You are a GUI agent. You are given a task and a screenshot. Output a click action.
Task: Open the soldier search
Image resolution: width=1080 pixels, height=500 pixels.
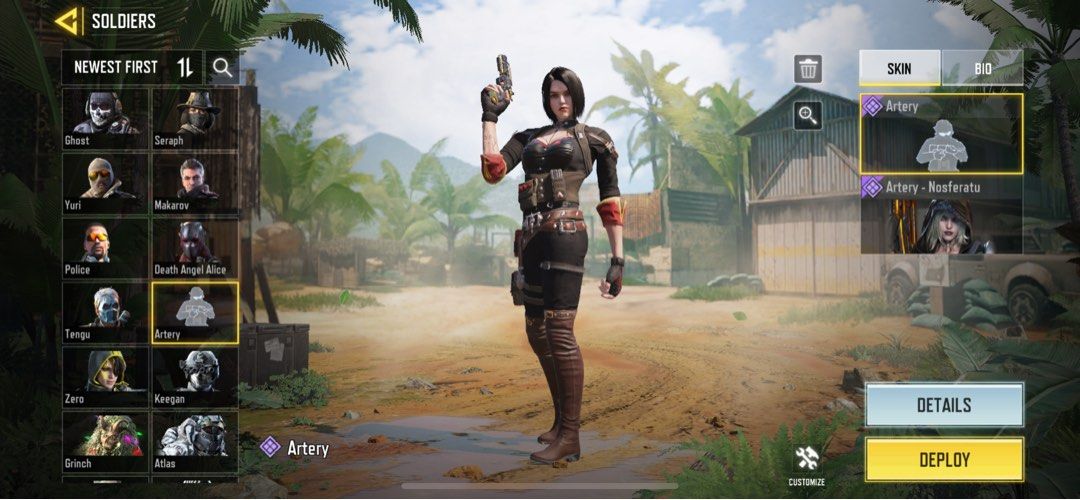pos(222,67)
